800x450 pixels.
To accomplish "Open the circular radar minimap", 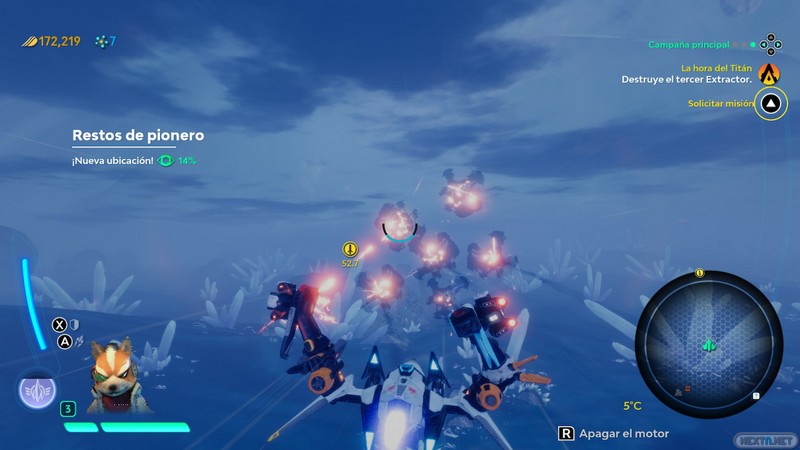I will click(708, 345).
